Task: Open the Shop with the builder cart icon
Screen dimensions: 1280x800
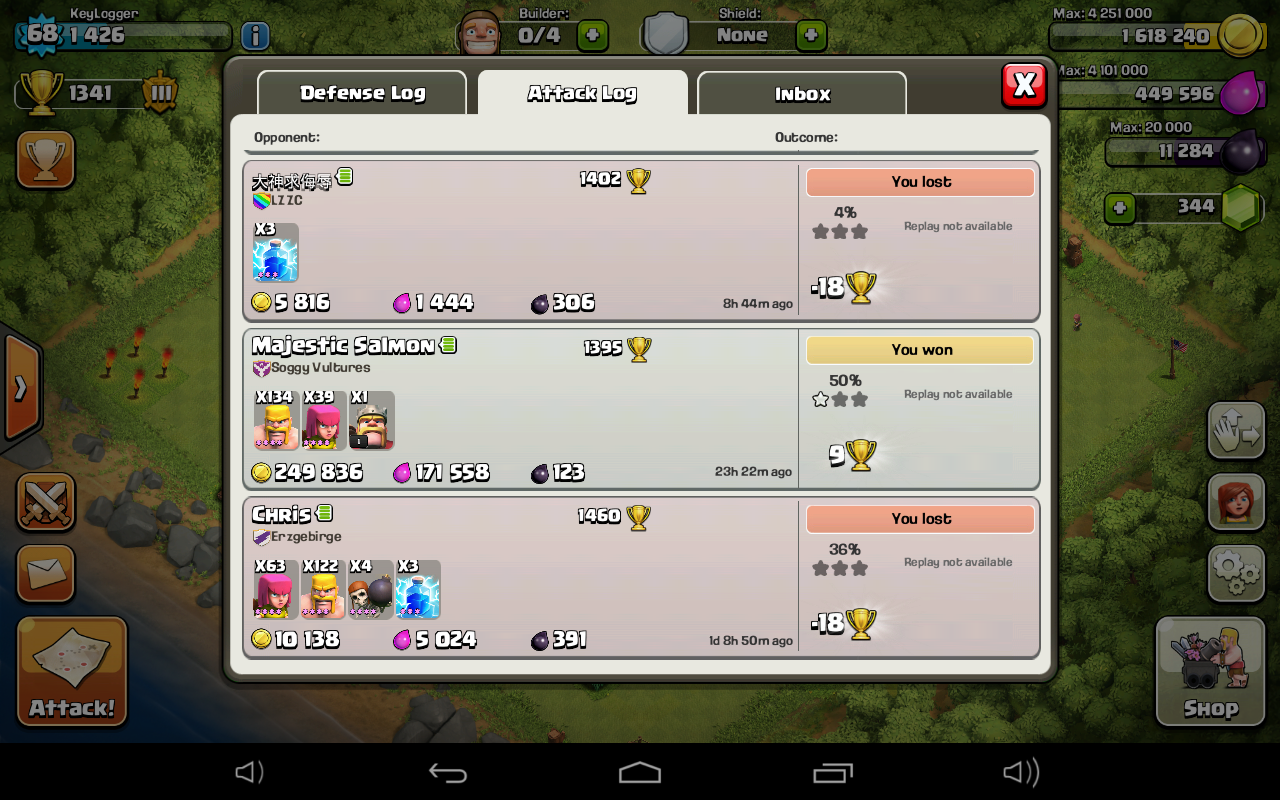Action: pyautogui.click(x=1209, y=668)
